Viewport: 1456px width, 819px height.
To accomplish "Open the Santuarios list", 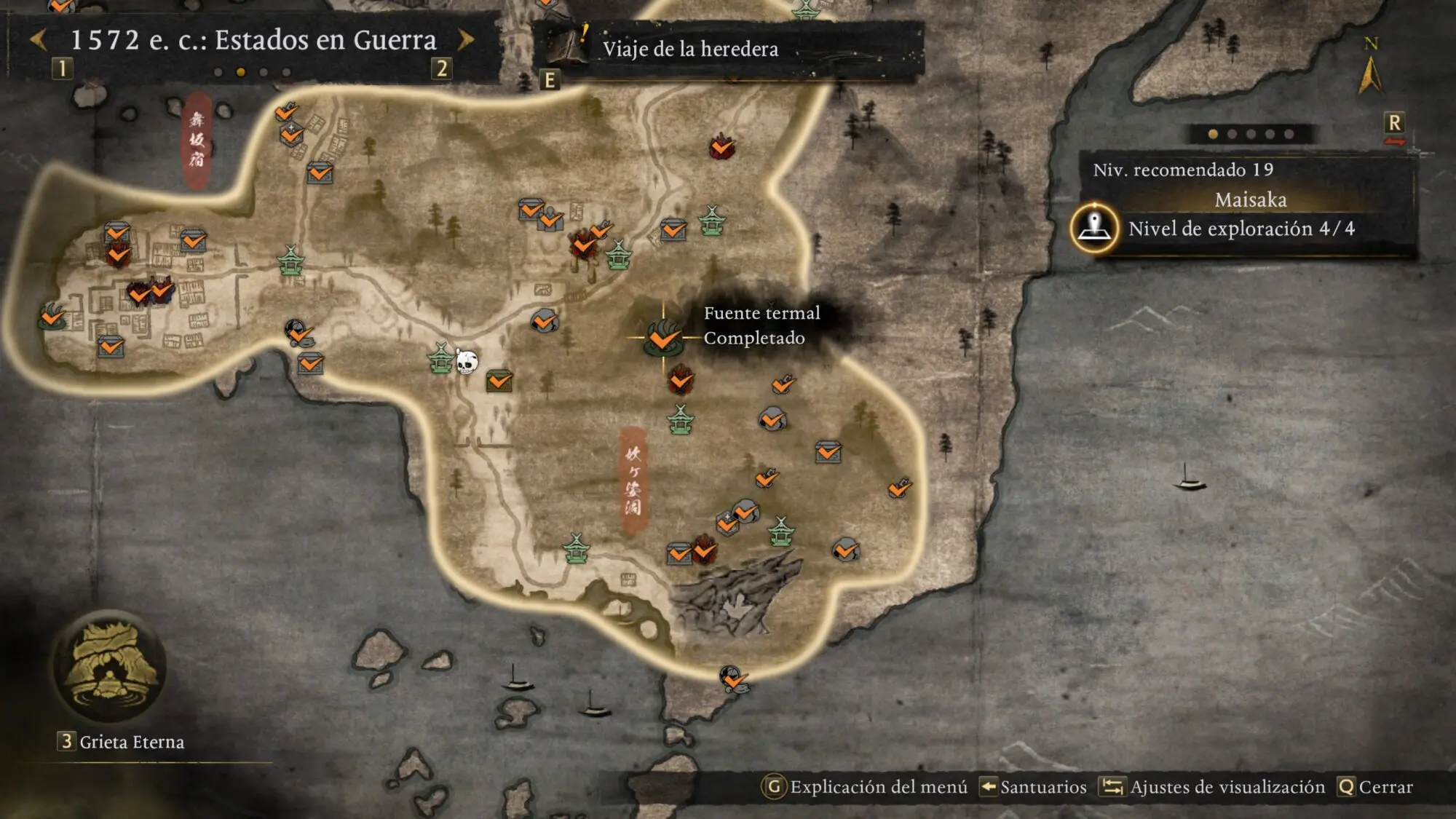I will (1033, 787).
